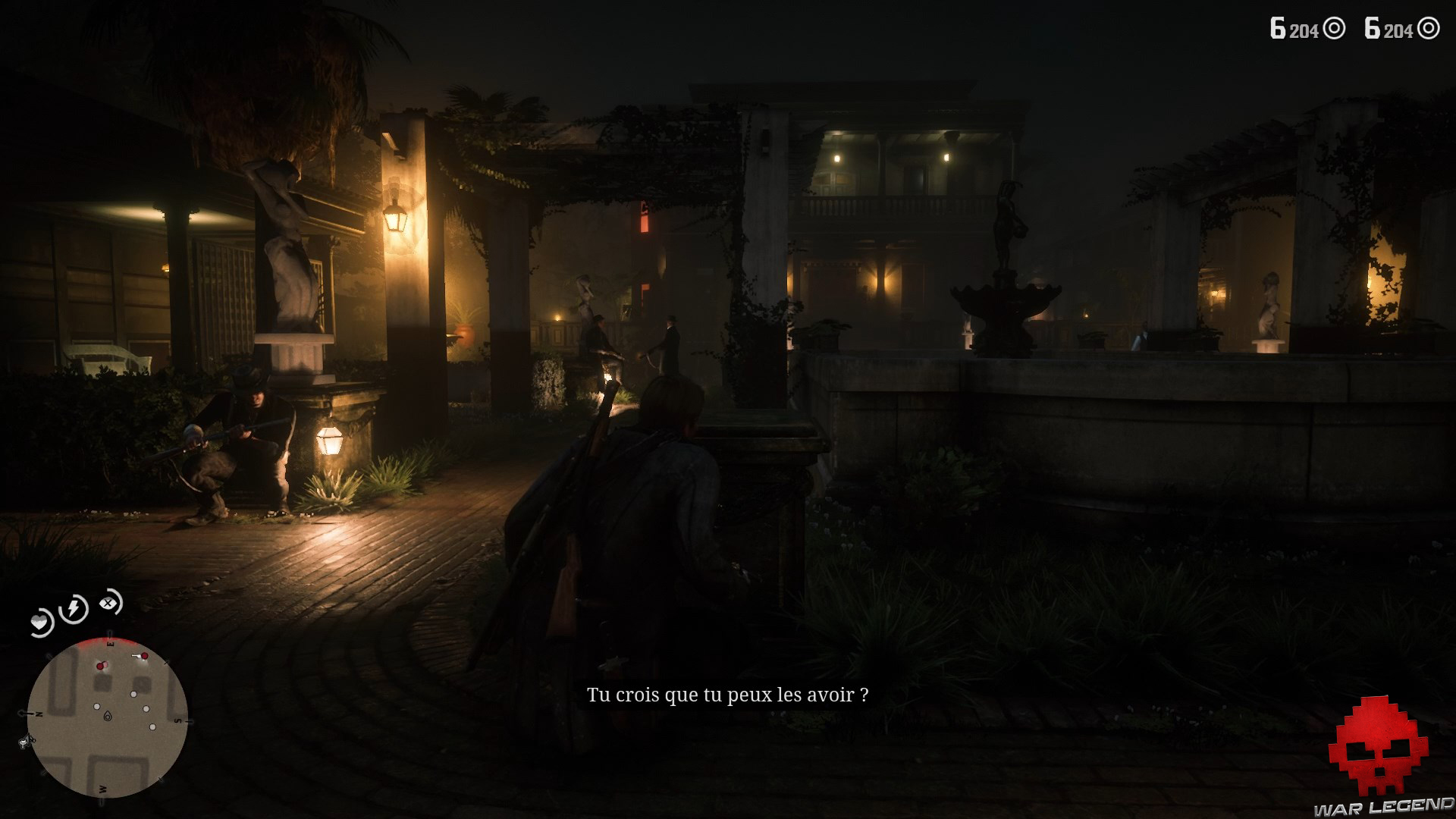Image resolution: width=1456 pixels, height=819 pixels.
Task: Click the E compass letter on minimap
Action: 110,643
